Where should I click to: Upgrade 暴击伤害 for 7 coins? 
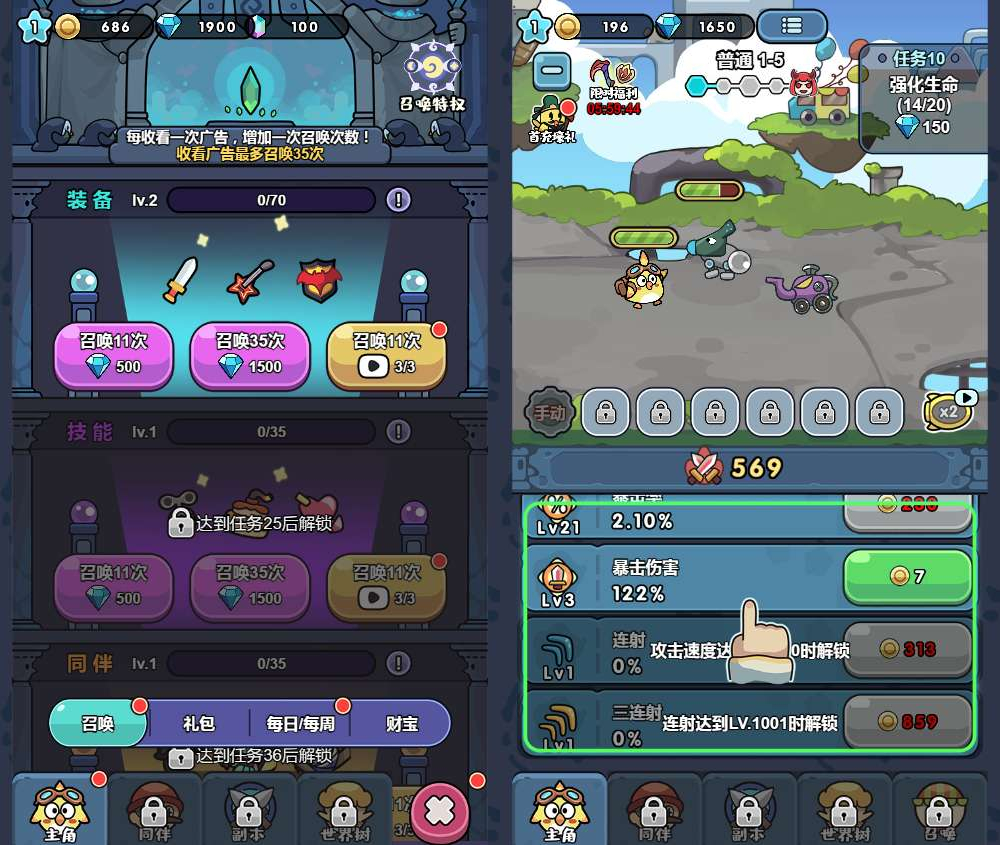click(x=907, y=577)
